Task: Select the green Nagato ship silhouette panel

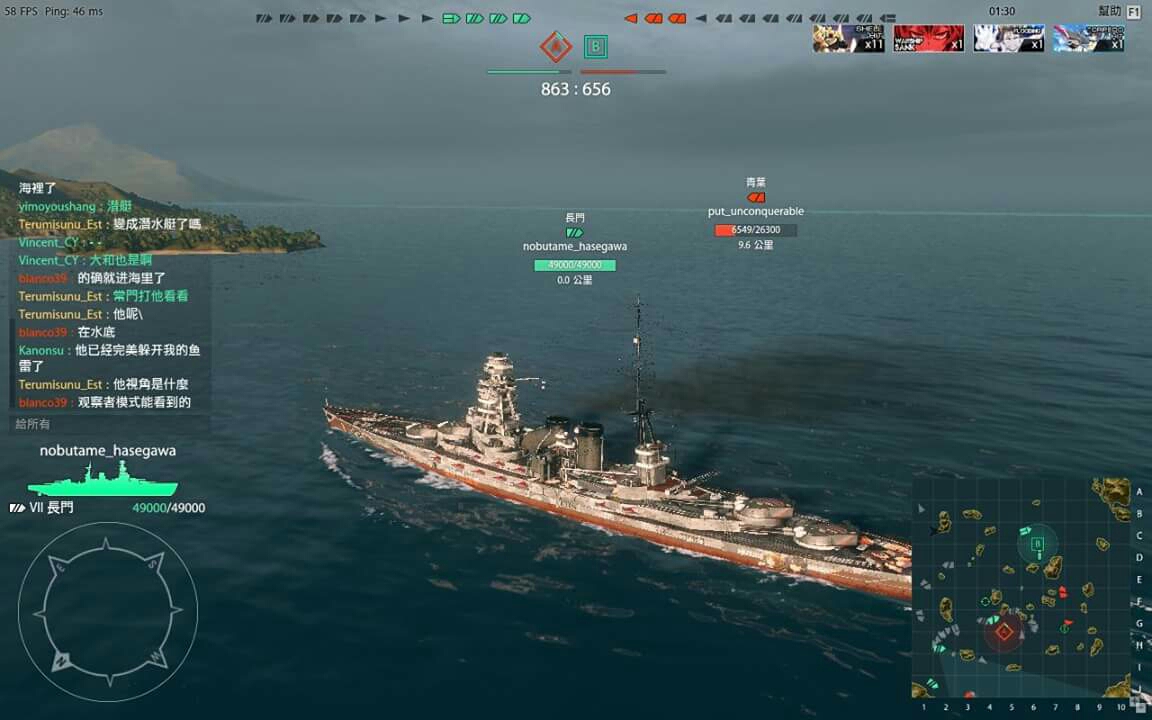Action: click(x=103, y=485)
